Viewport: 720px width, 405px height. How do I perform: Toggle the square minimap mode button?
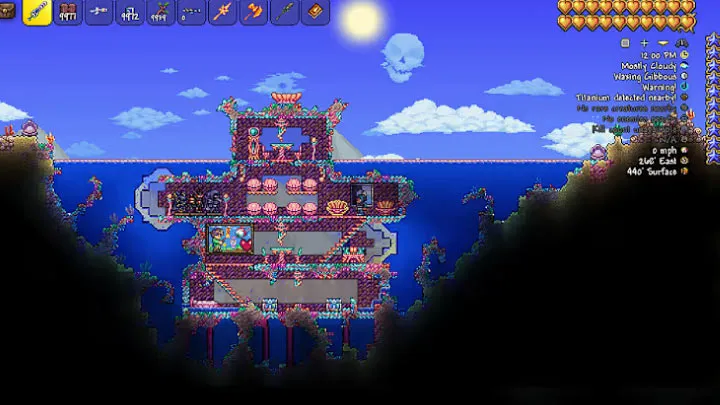(x=625, y=43)
